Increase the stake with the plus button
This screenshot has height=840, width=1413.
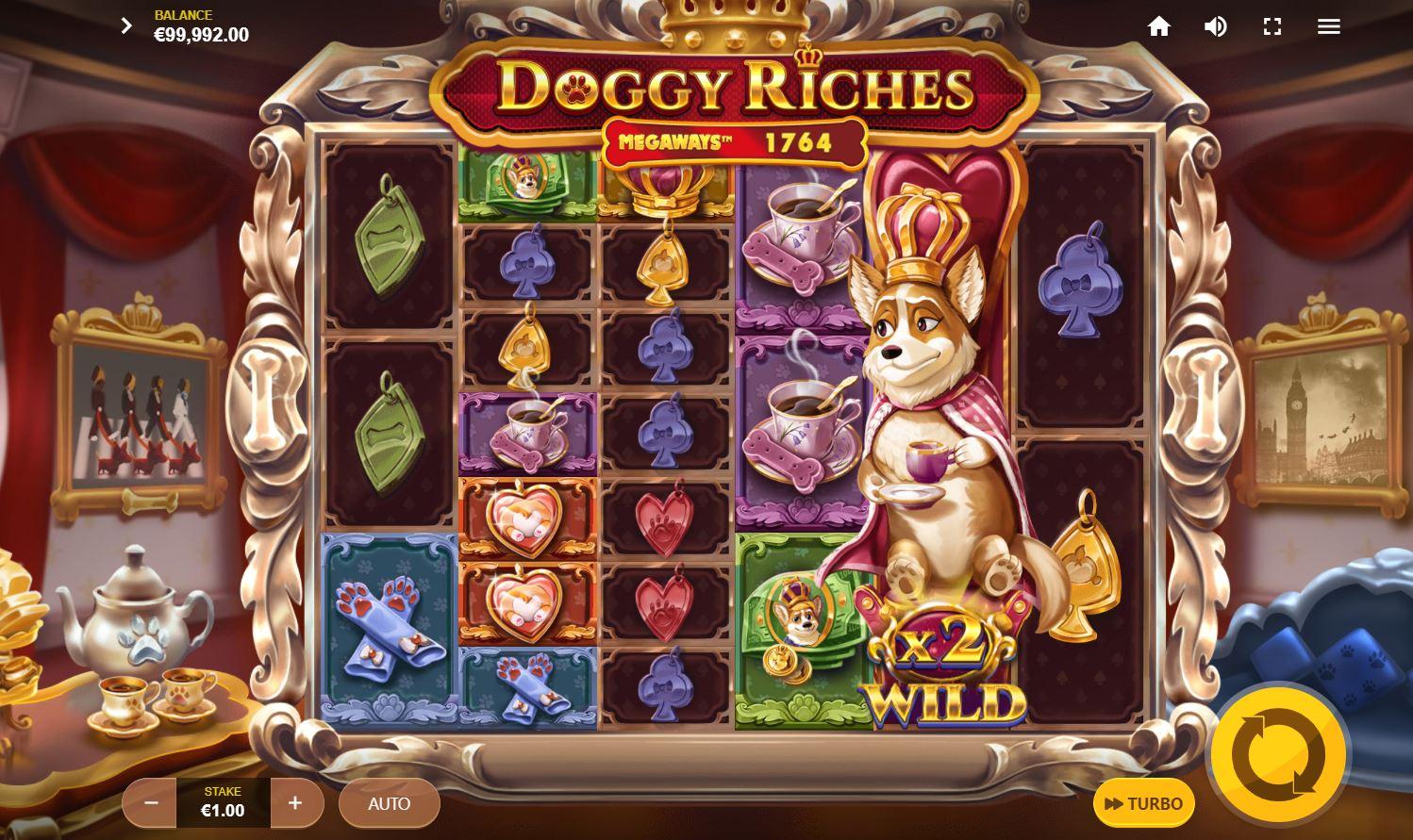click(x=295, y=803)
